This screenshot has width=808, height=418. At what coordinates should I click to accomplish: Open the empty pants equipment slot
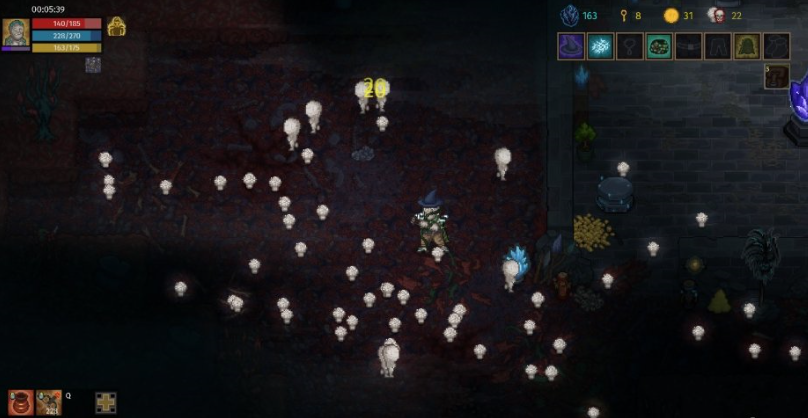(x=717, y=46)
